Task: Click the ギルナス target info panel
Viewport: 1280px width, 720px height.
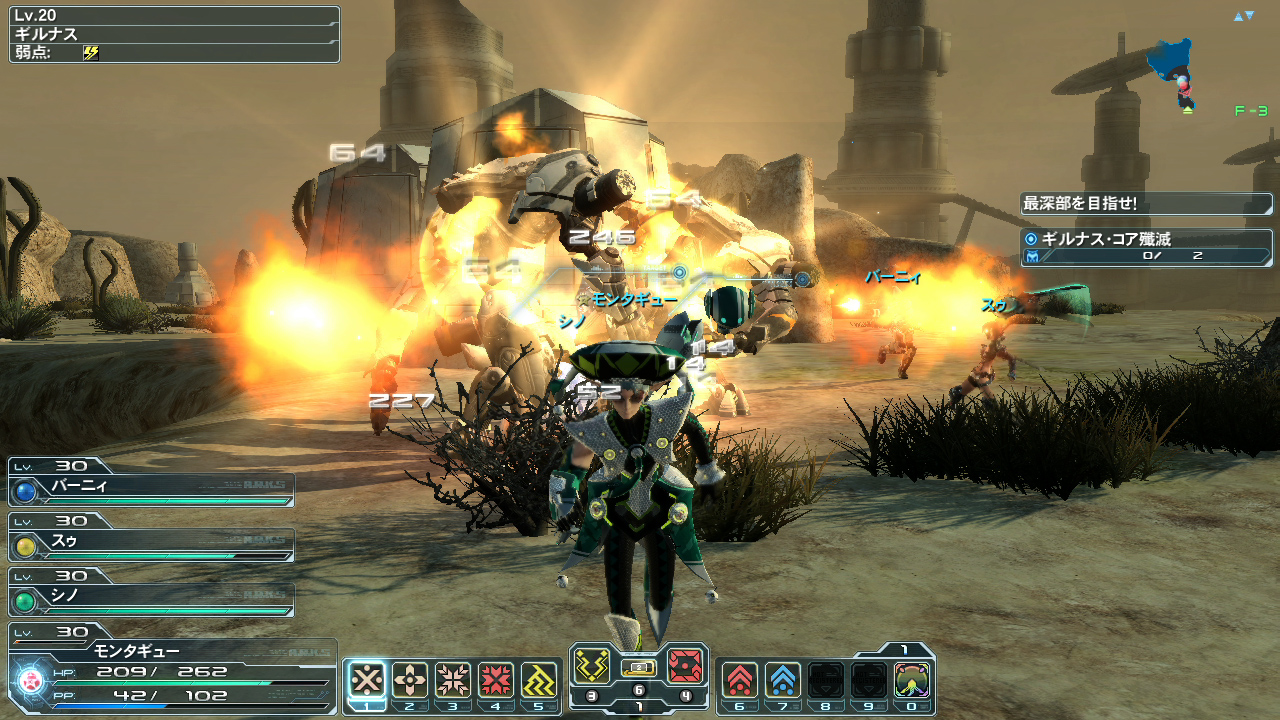Action: 174,35
